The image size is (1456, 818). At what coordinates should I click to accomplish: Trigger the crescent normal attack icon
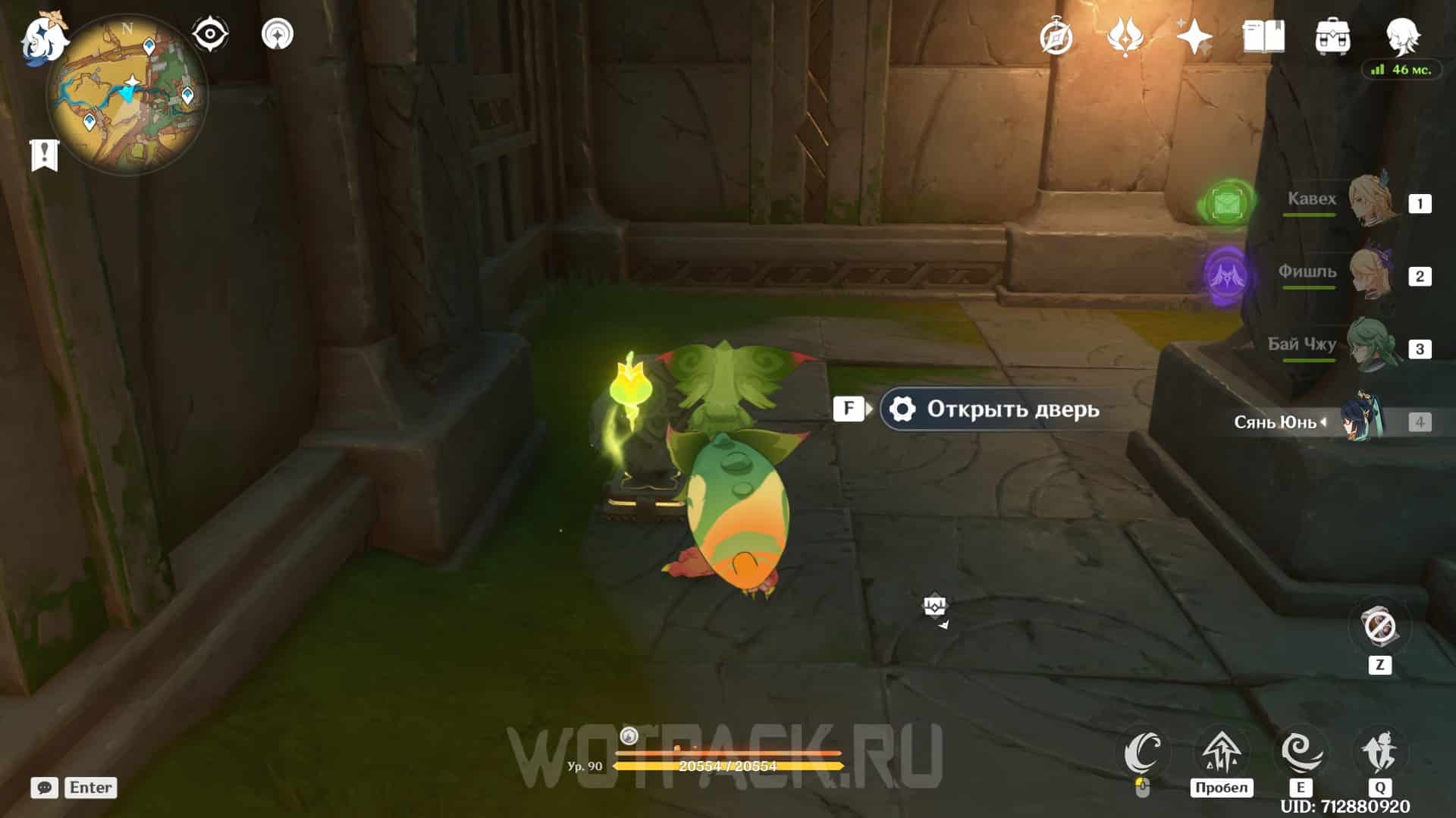1143,753
